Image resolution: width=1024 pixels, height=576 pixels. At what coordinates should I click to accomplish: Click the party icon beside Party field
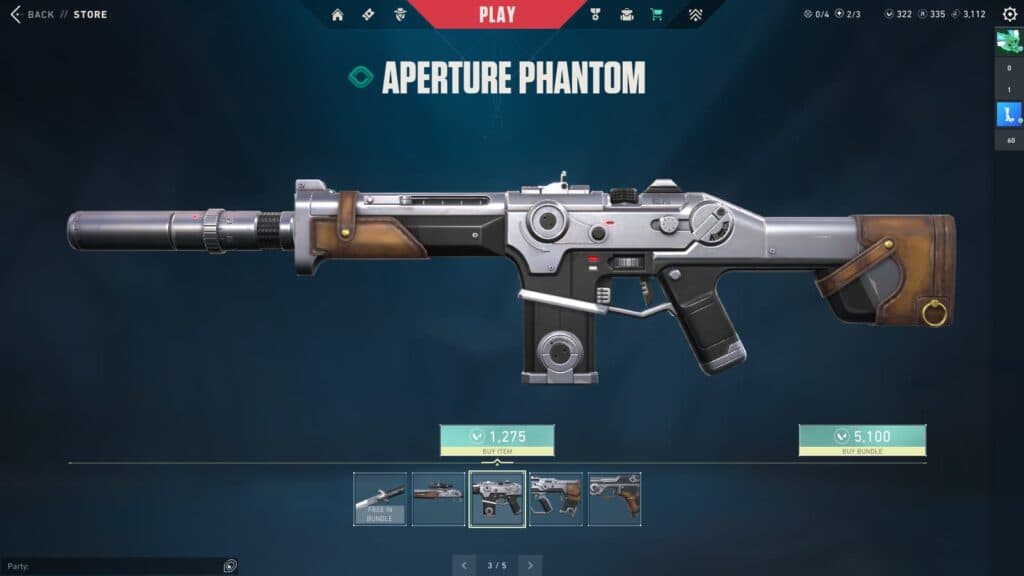point(230,566)
